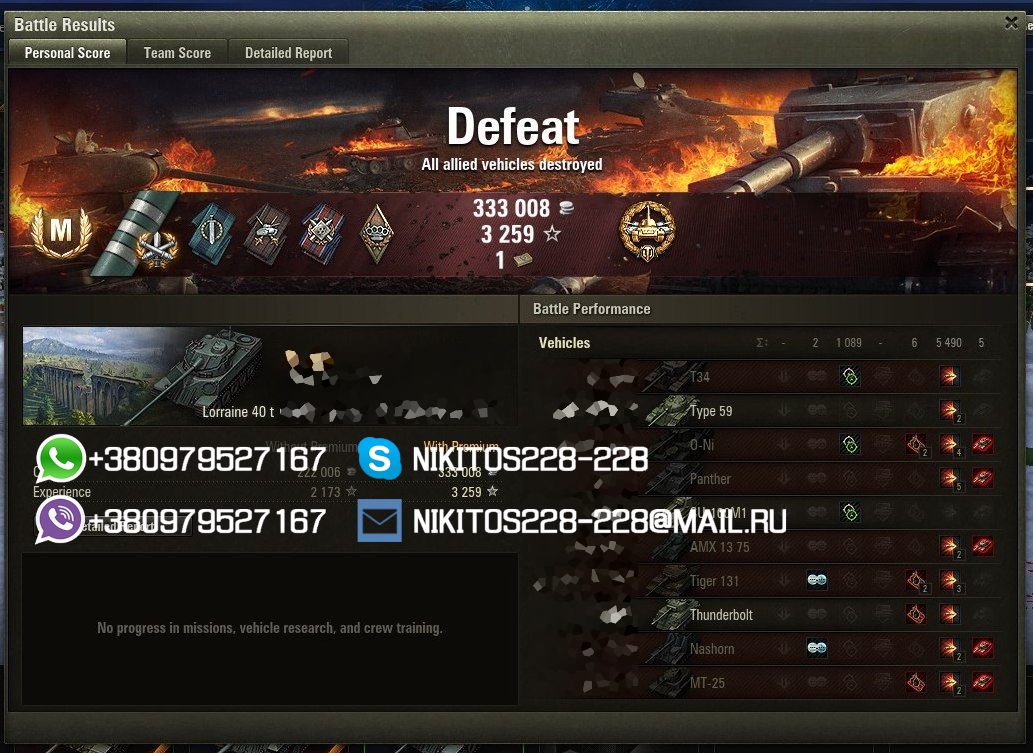Open the Detailed Report tab
The width and height of the screenshot is (1033, 753).
click(x=288, y=53)
